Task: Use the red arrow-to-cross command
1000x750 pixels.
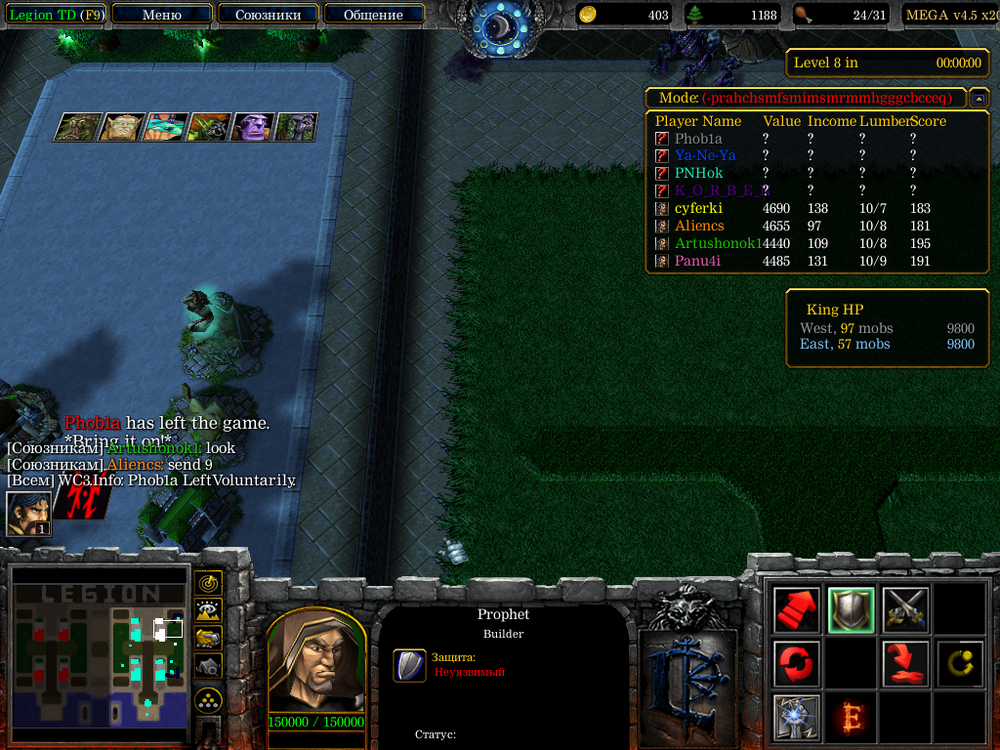Action: point(905,664)
